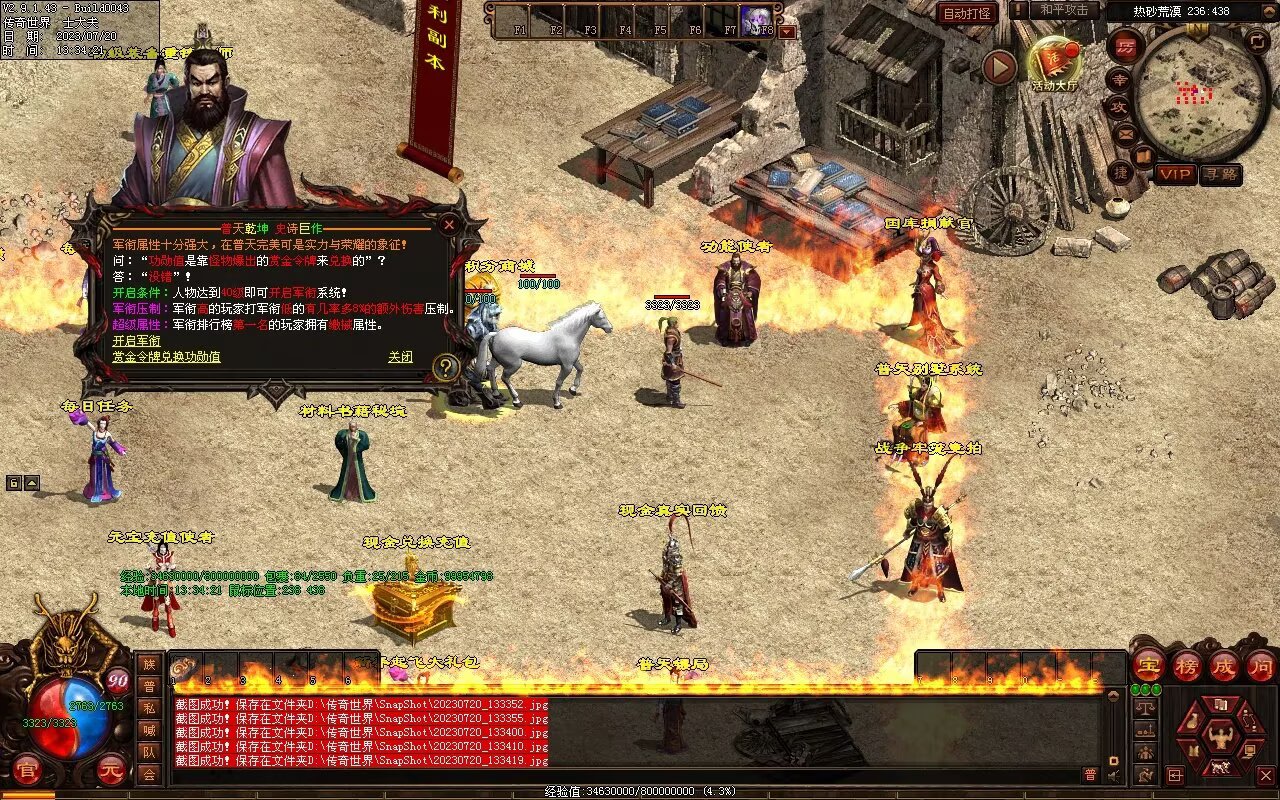Viewport: 1280px width, 800px height.
Task: Switch chat to the 队 team channel
Action: [x=148, y=752]
